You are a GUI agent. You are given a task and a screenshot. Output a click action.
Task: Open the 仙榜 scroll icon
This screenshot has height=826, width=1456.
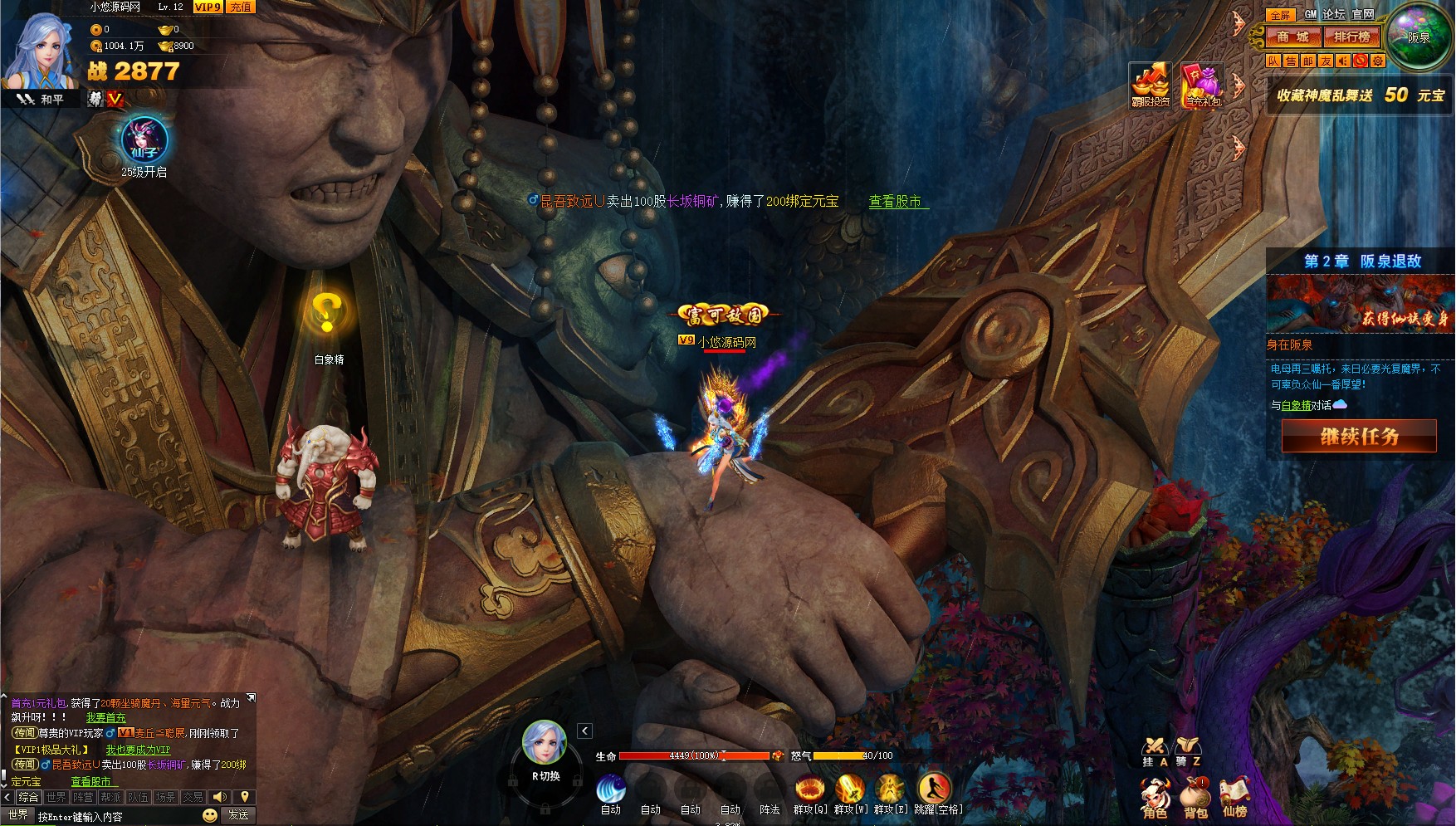[1234, 799]
